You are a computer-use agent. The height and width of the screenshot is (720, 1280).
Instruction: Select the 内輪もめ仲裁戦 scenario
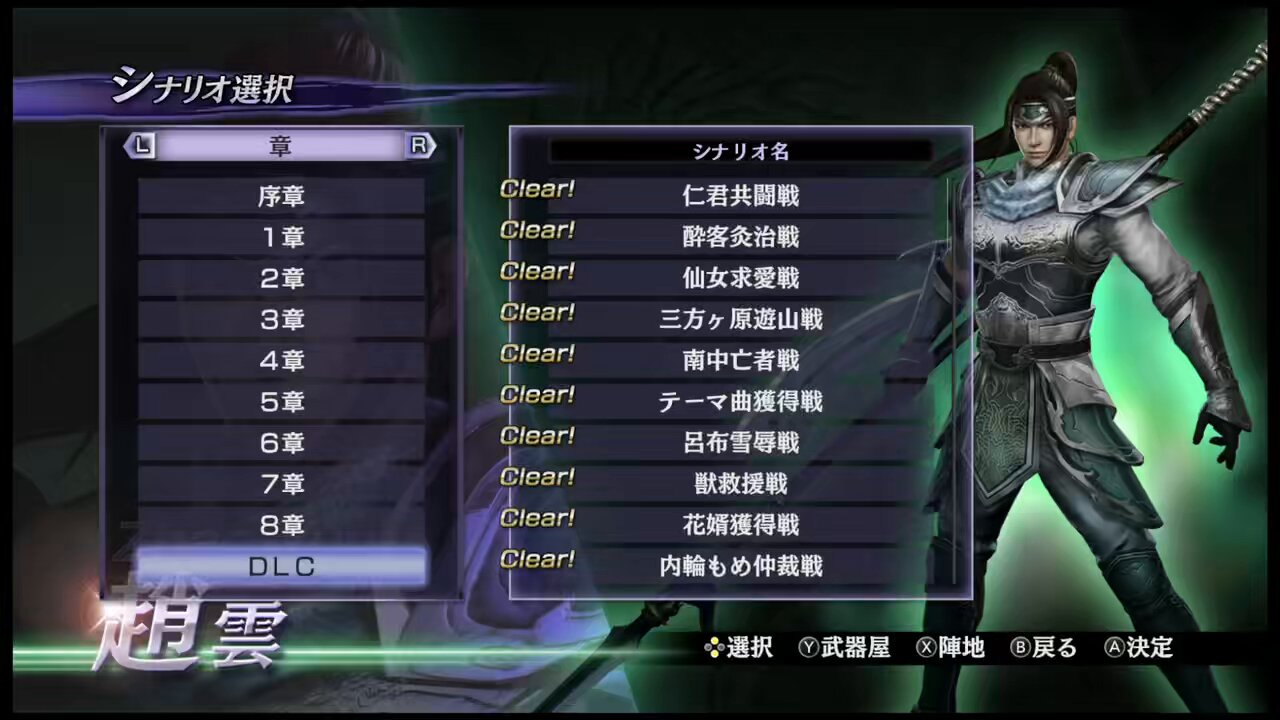pos(740,566)
